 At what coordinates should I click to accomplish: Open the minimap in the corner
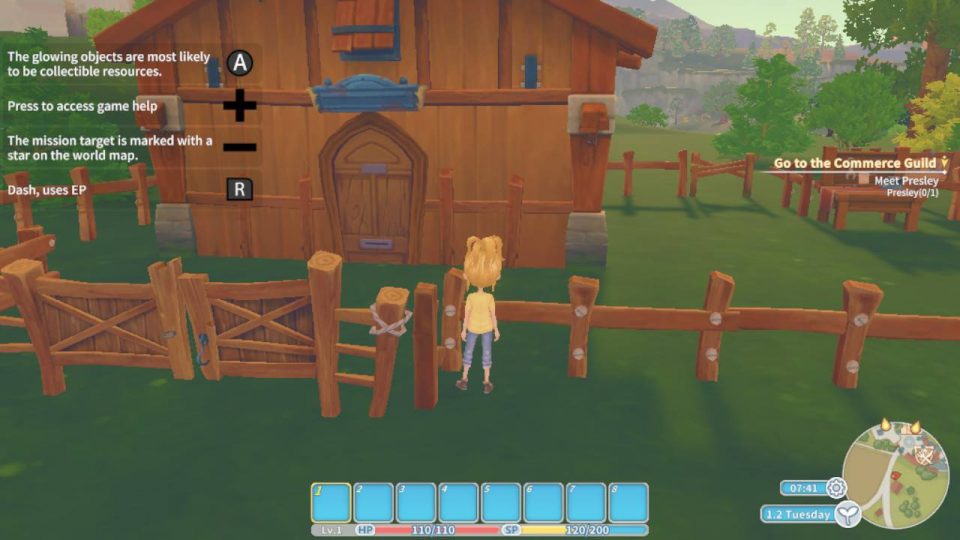click(x=896, y=473)
